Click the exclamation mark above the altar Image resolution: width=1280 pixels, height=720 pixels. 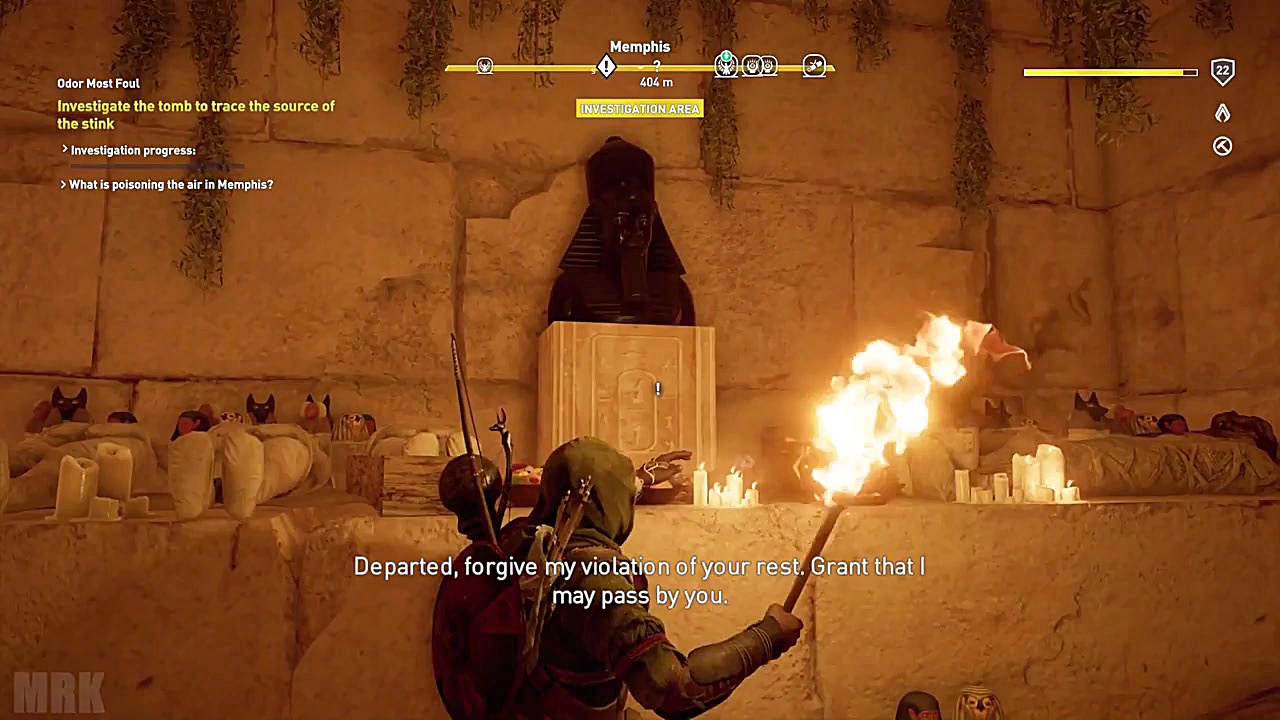click(657, 389)
